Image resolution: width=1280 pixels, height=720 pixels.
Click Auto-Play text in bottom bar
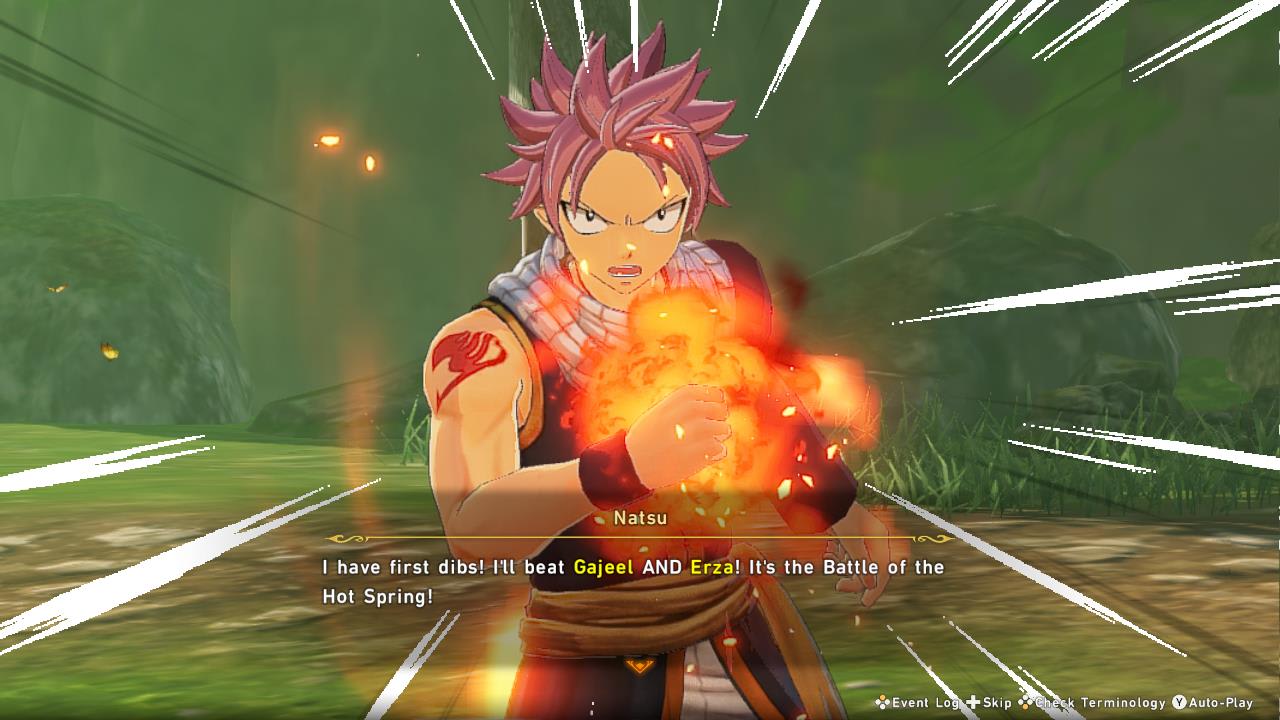pyautogui.click(x=1219, y=703)
